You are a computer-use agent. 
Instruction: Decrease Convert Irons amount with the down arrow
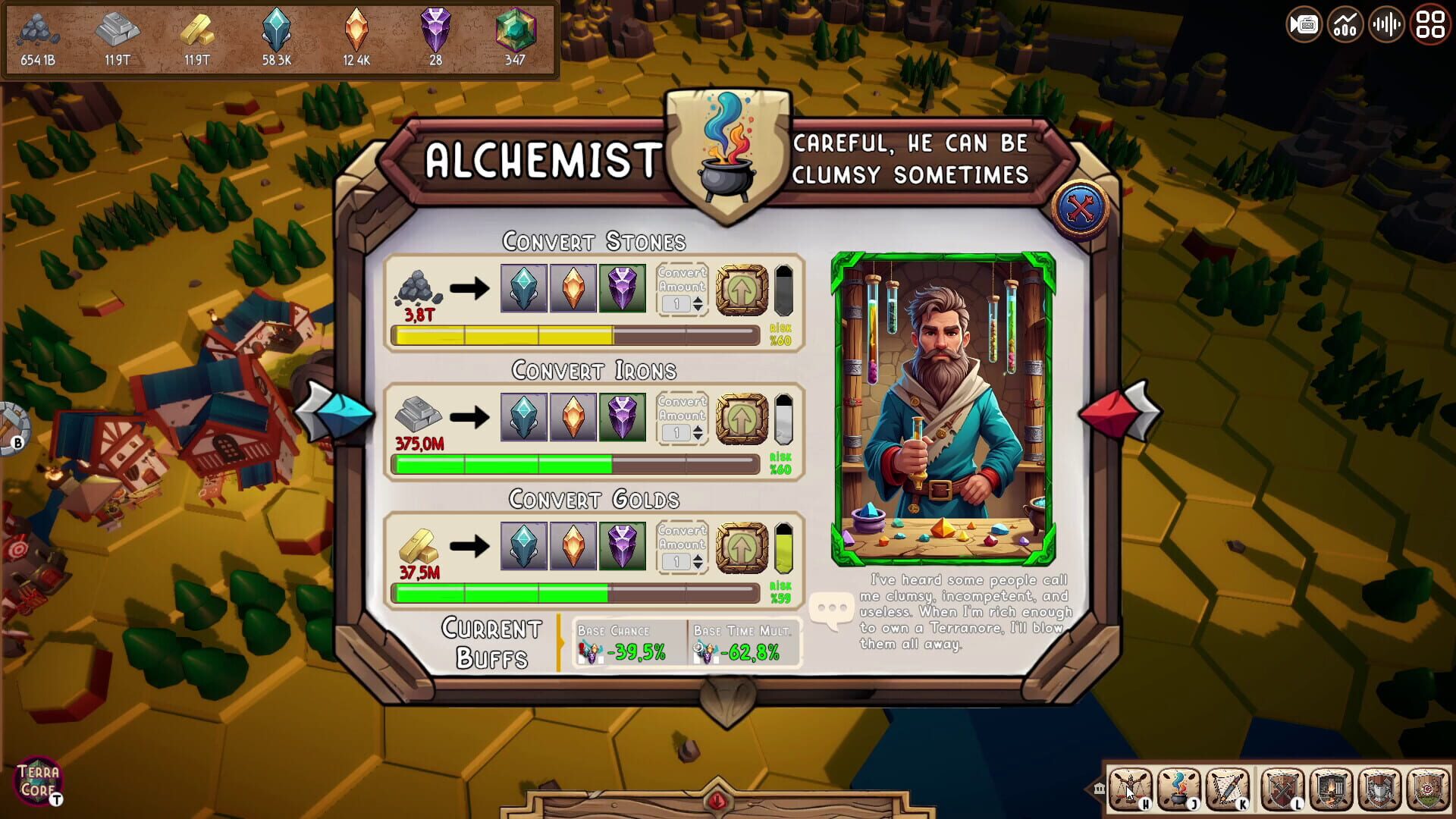(698, 437)
